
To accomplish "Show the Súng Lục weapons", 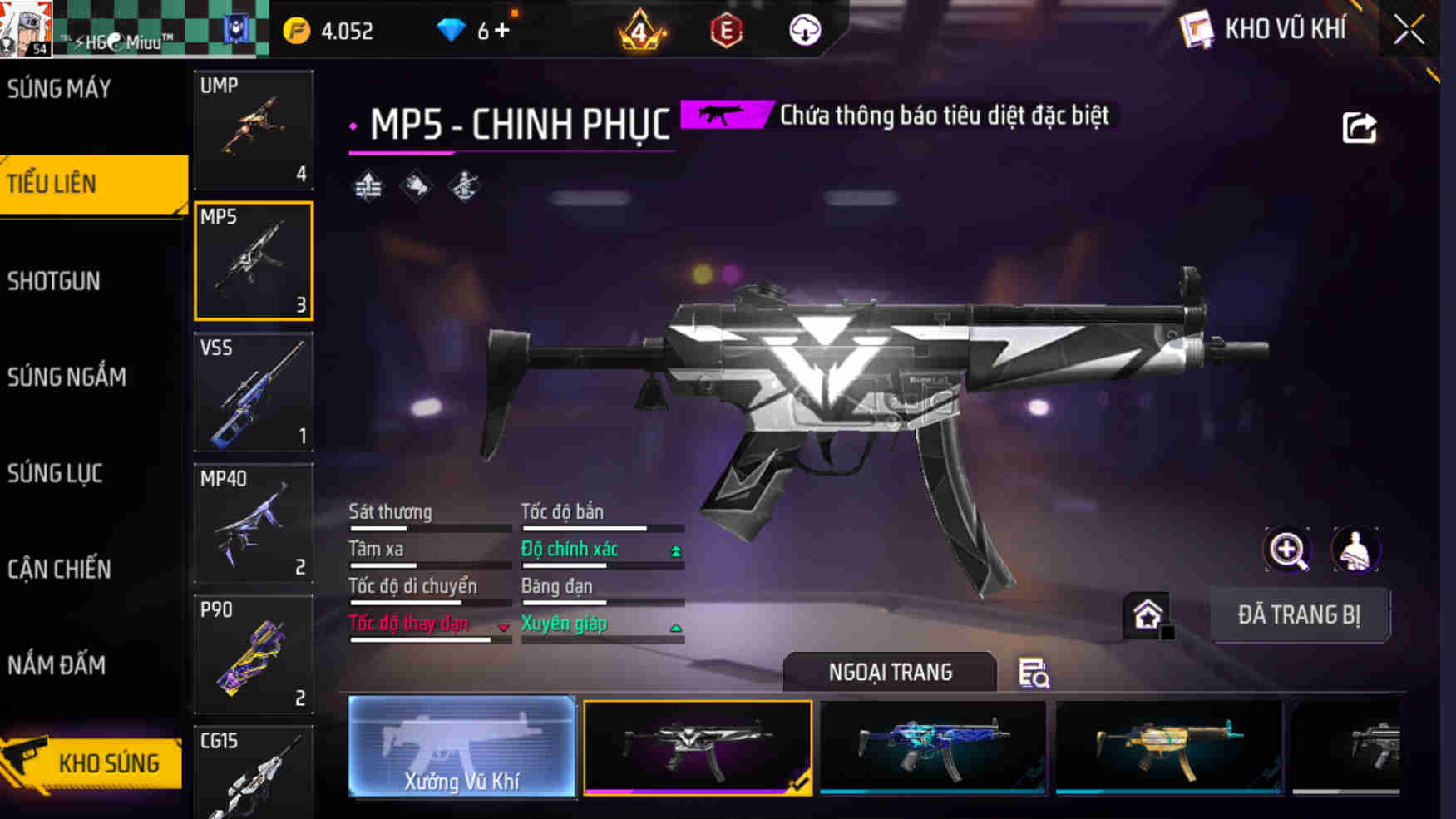I will tap(56, 473).
